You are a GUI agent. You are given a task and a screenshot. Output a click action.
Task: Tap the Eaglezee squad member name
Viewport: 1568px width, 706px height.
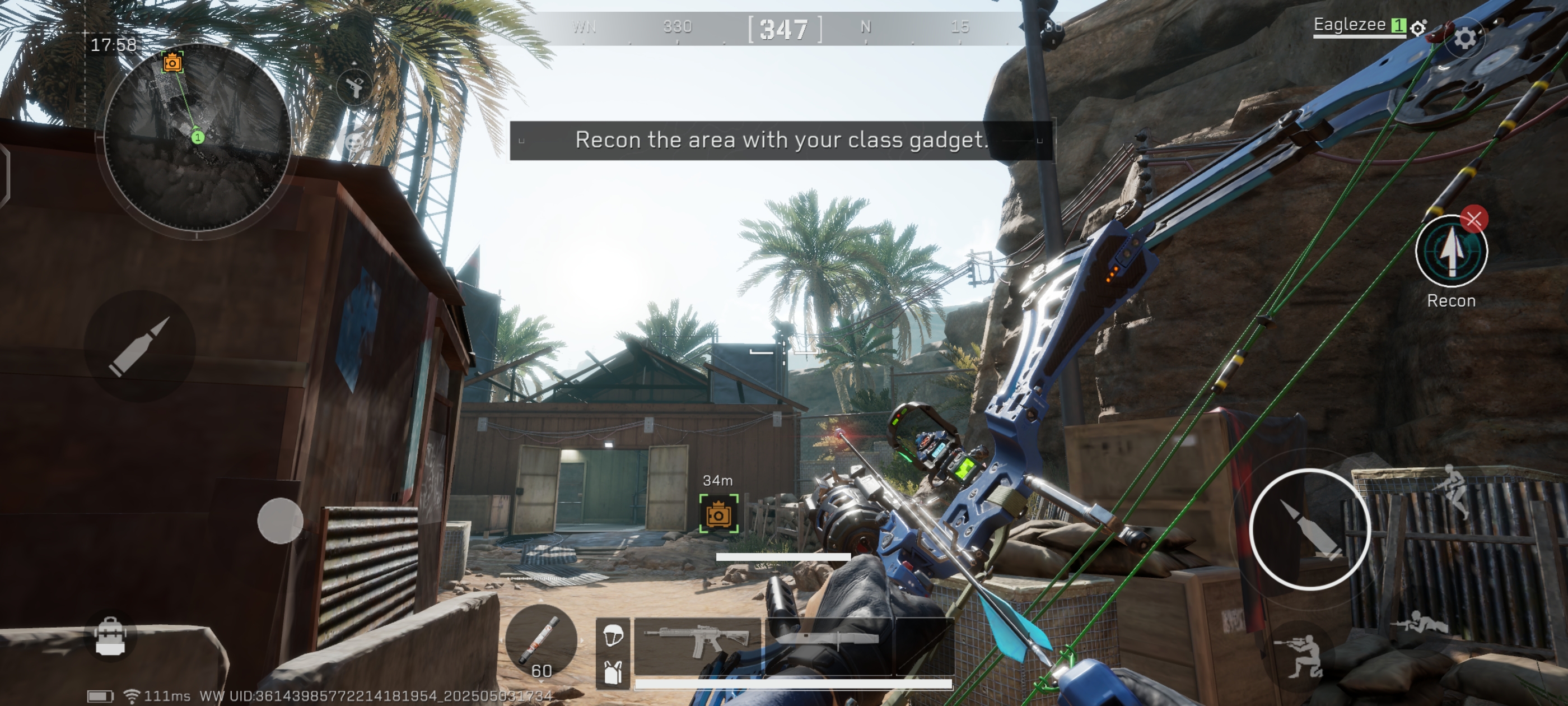(1349, 25)
